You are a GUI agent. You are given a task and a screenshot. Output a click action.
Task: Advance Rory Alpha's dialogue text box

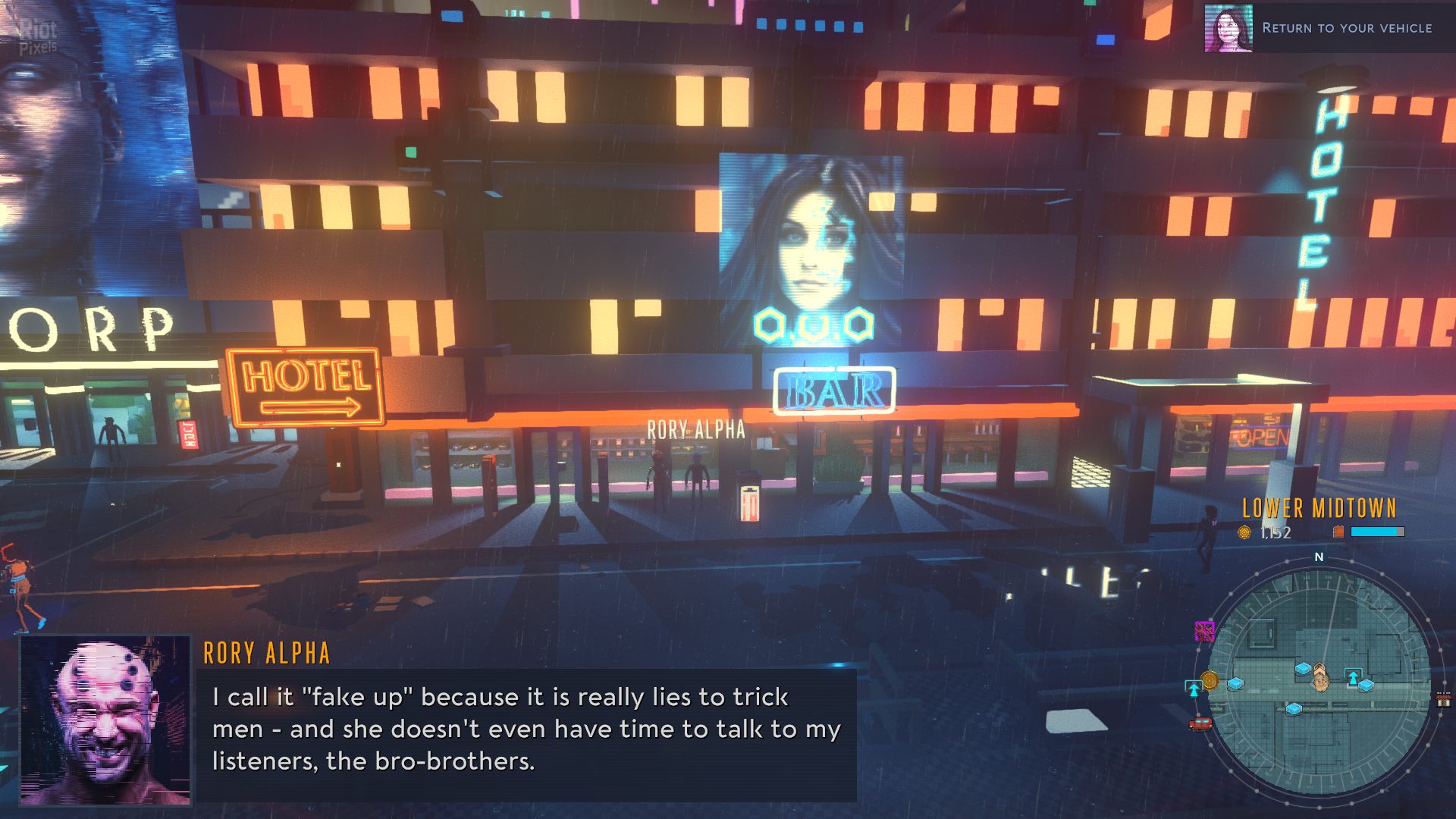tap(526, 730)
